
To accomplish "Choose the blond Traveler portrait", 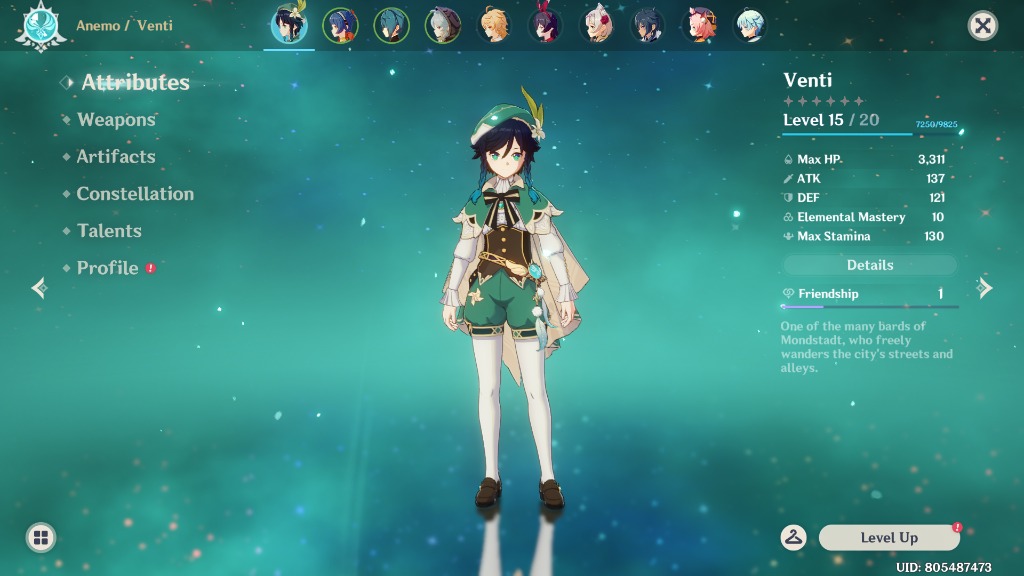I will tap(493, 25).
